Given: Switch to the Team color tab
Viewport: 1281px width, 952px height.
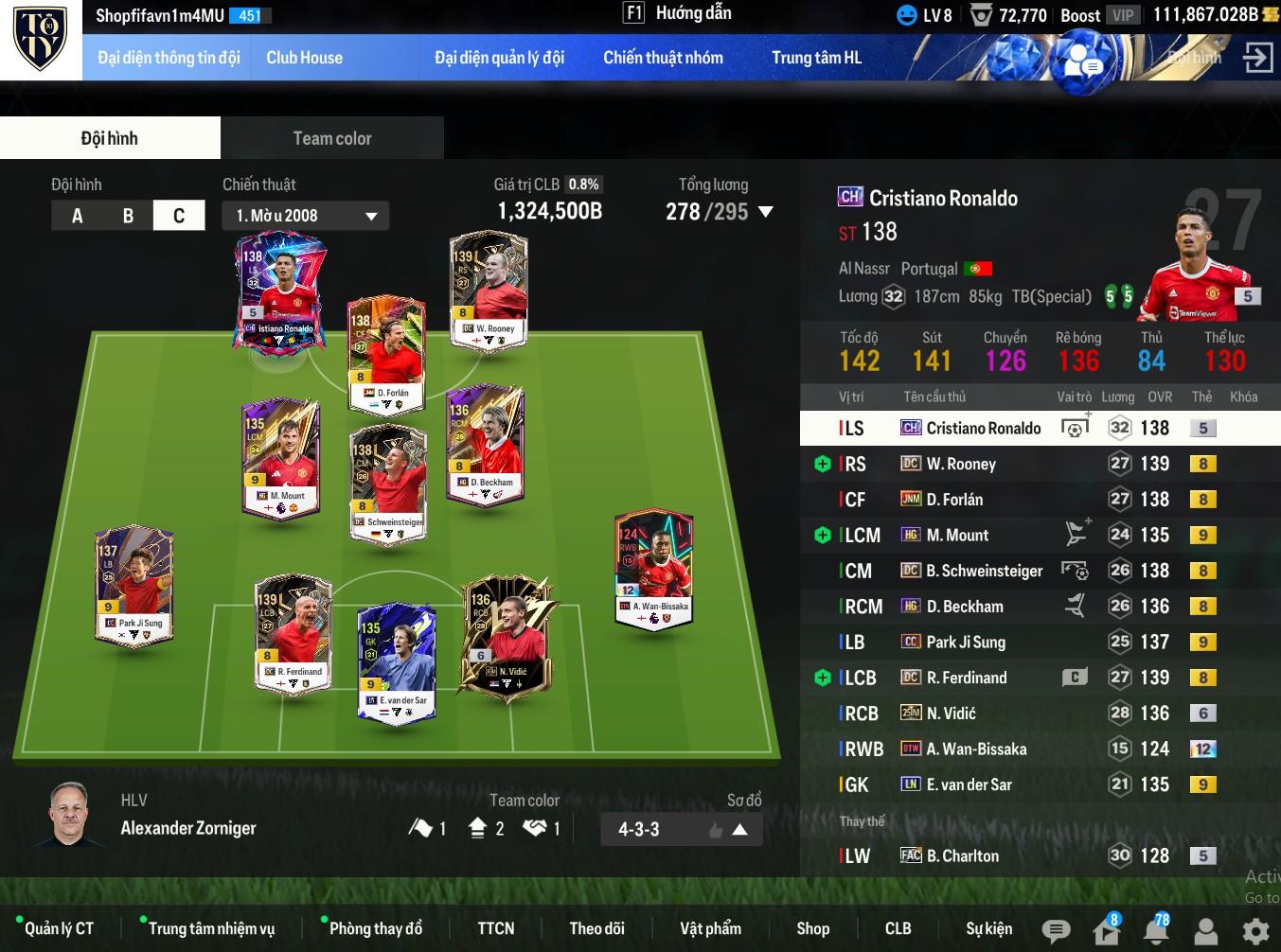Looking at the screenshot, I should [x=331, y=138].
